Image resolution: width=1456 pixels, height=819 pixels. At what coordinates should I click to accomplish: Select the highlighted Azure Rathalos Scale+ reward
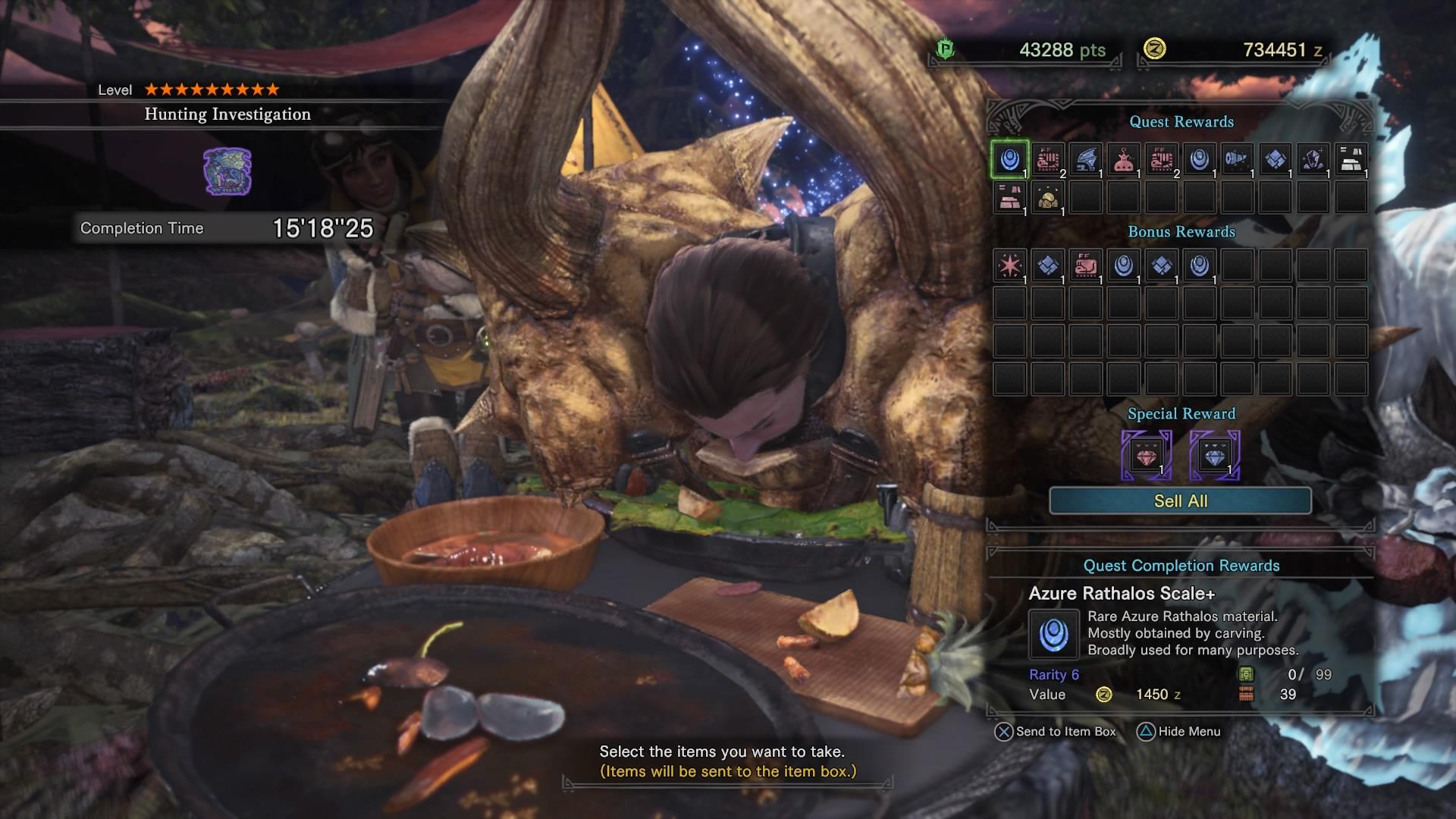pos(1009,160)
